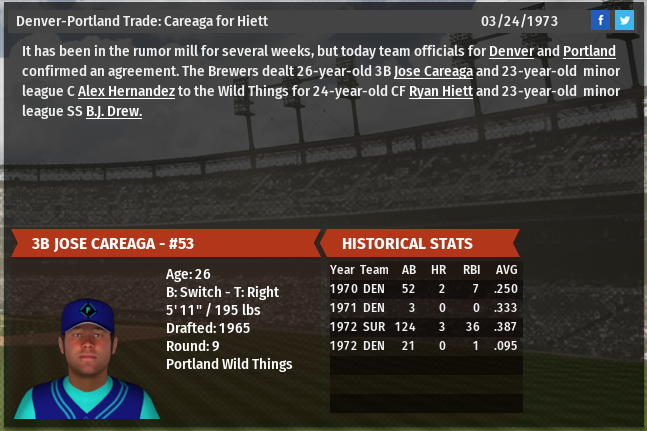Open the Portland team link
This screenshot has height=431, width=647.
[x=589, y=51]
